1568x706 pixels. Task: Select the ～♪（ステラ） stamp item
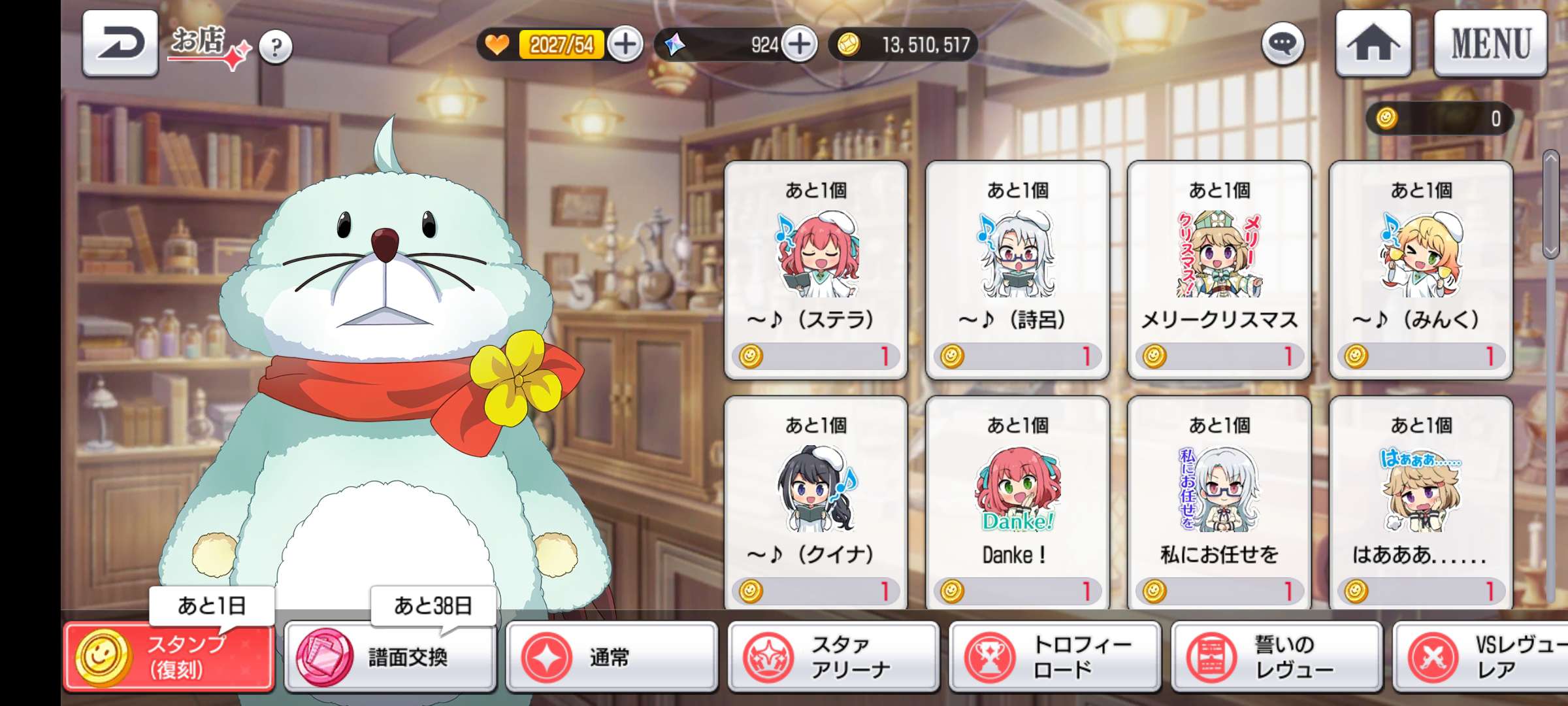click(x=816, y=269)
